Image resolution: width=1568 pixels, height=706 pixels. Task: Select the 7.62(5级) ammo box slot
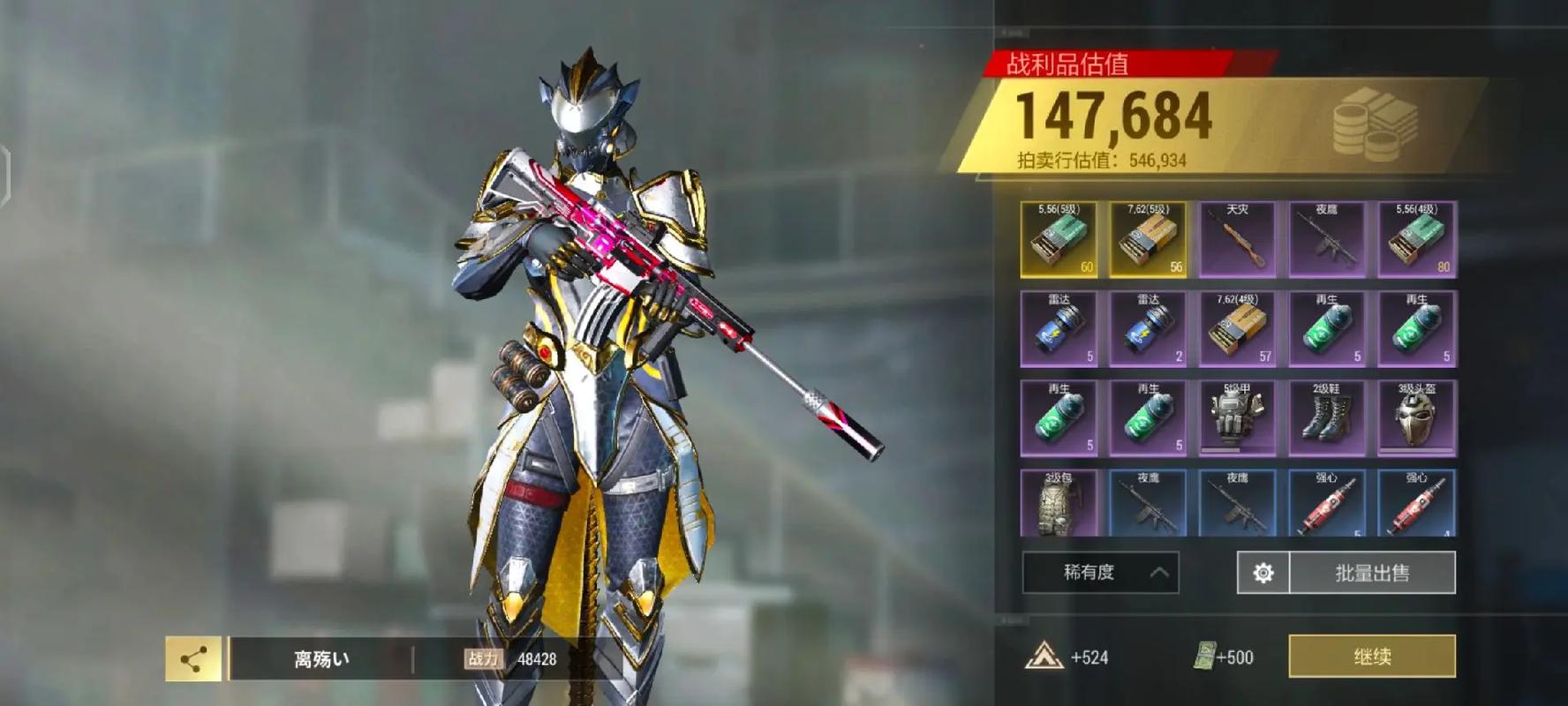tap(1148, 240)
